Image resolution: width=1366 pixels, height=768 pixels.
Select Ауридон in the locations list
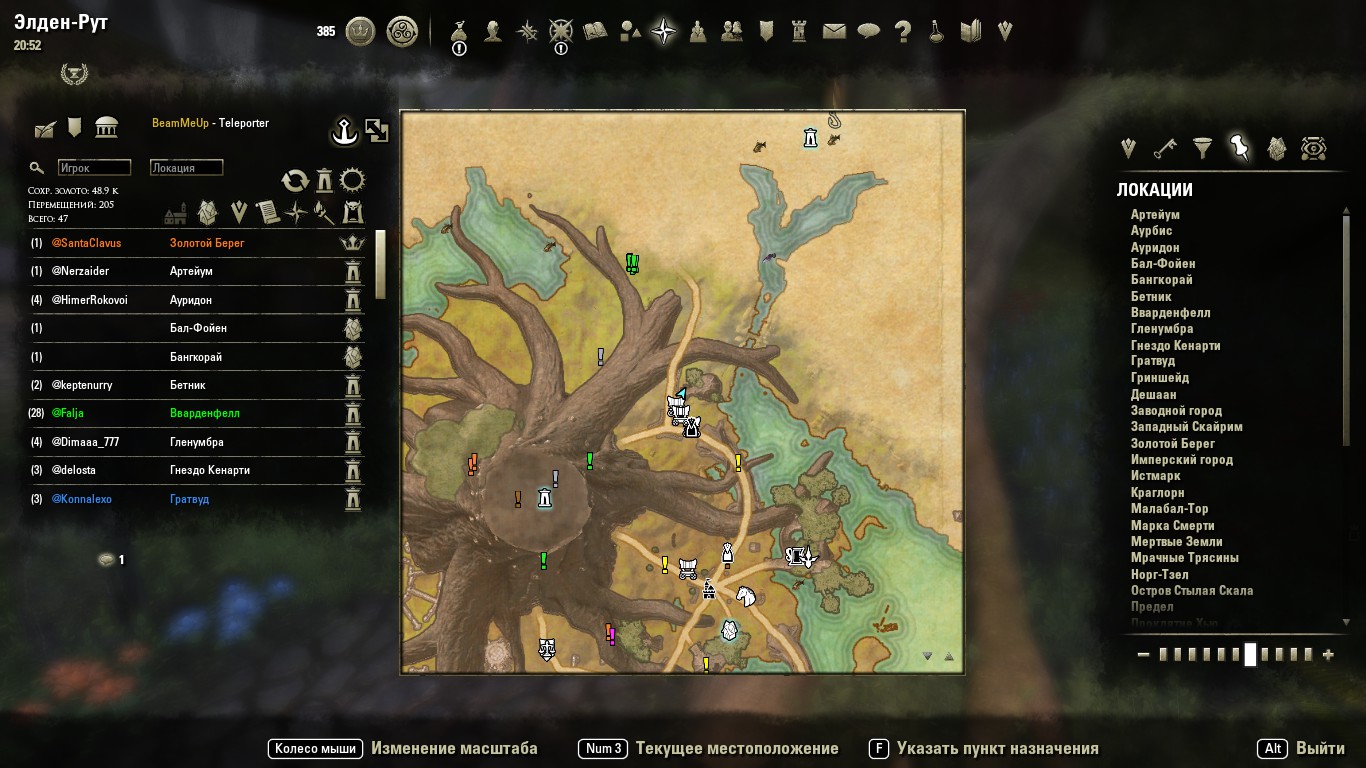pyautogui.click(x=1155, y=247)
